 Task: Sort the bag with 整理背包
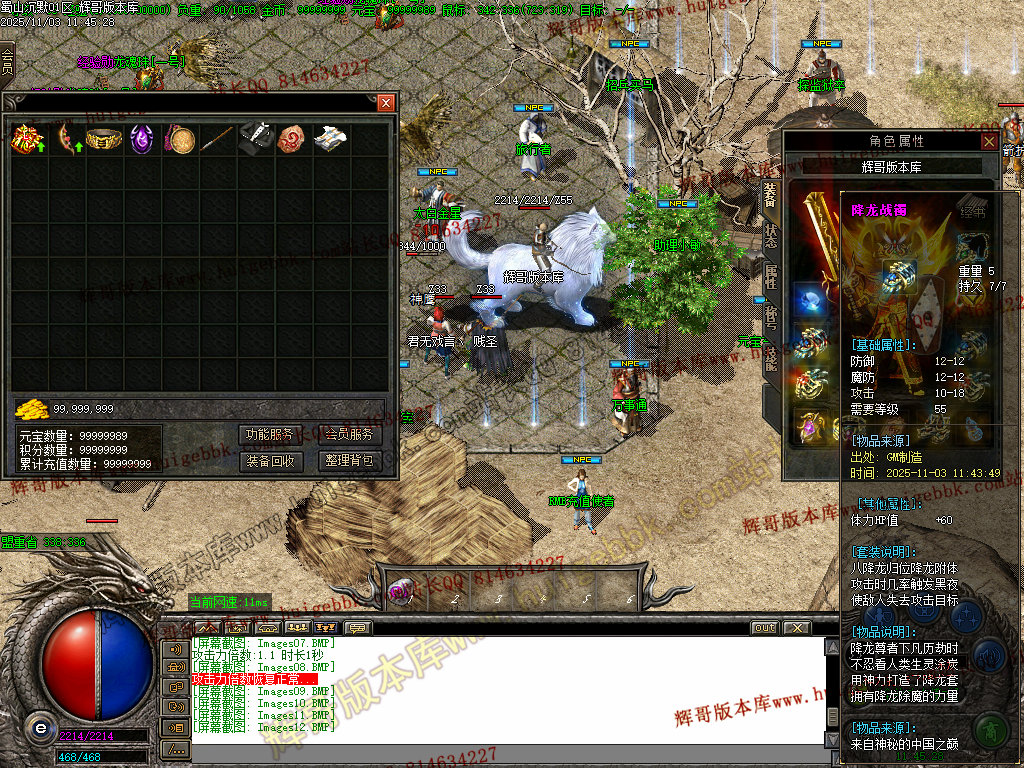[351, 461]
